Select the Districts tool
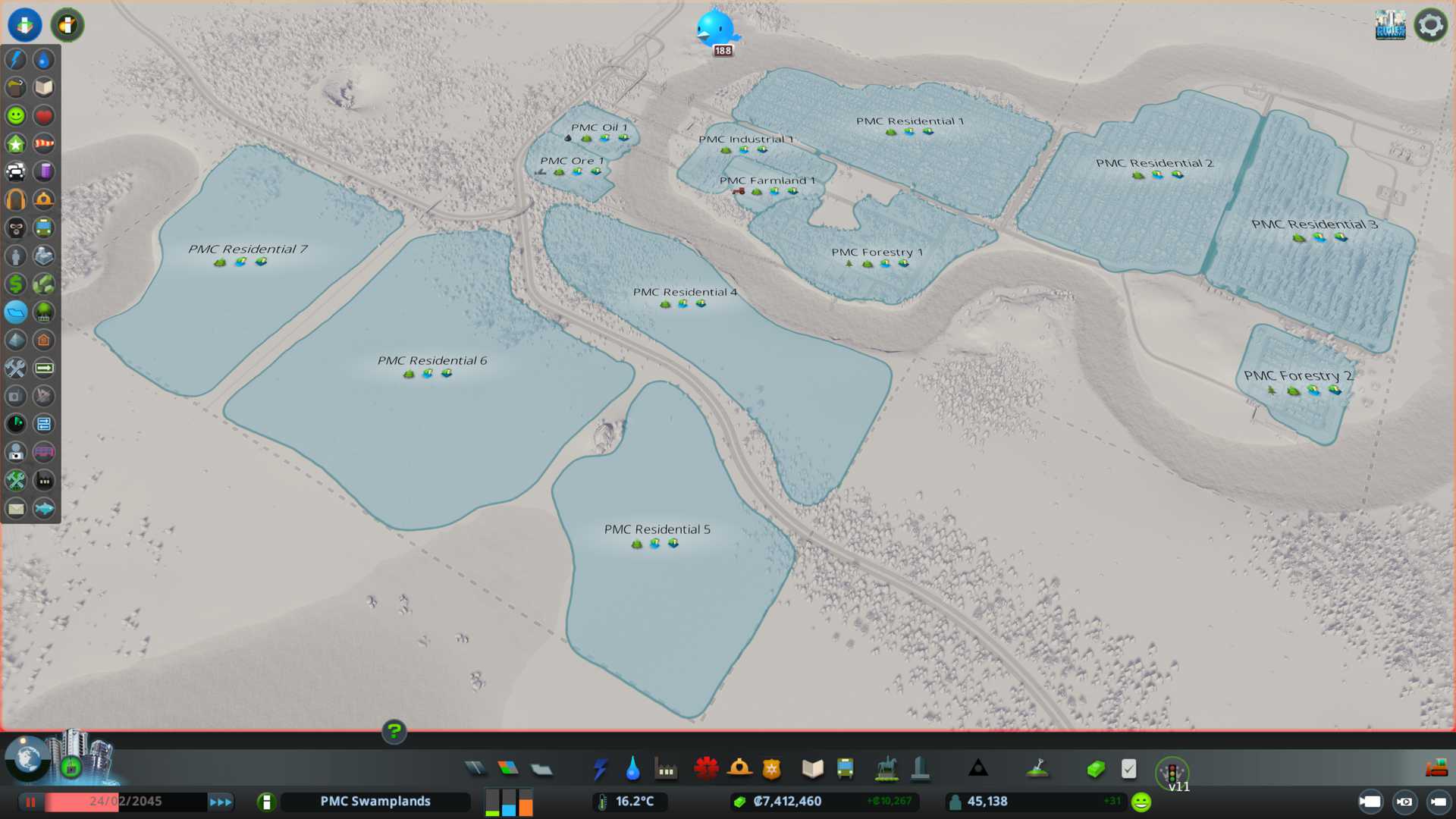Screen dimensions: 1456x819 [541, 769]
